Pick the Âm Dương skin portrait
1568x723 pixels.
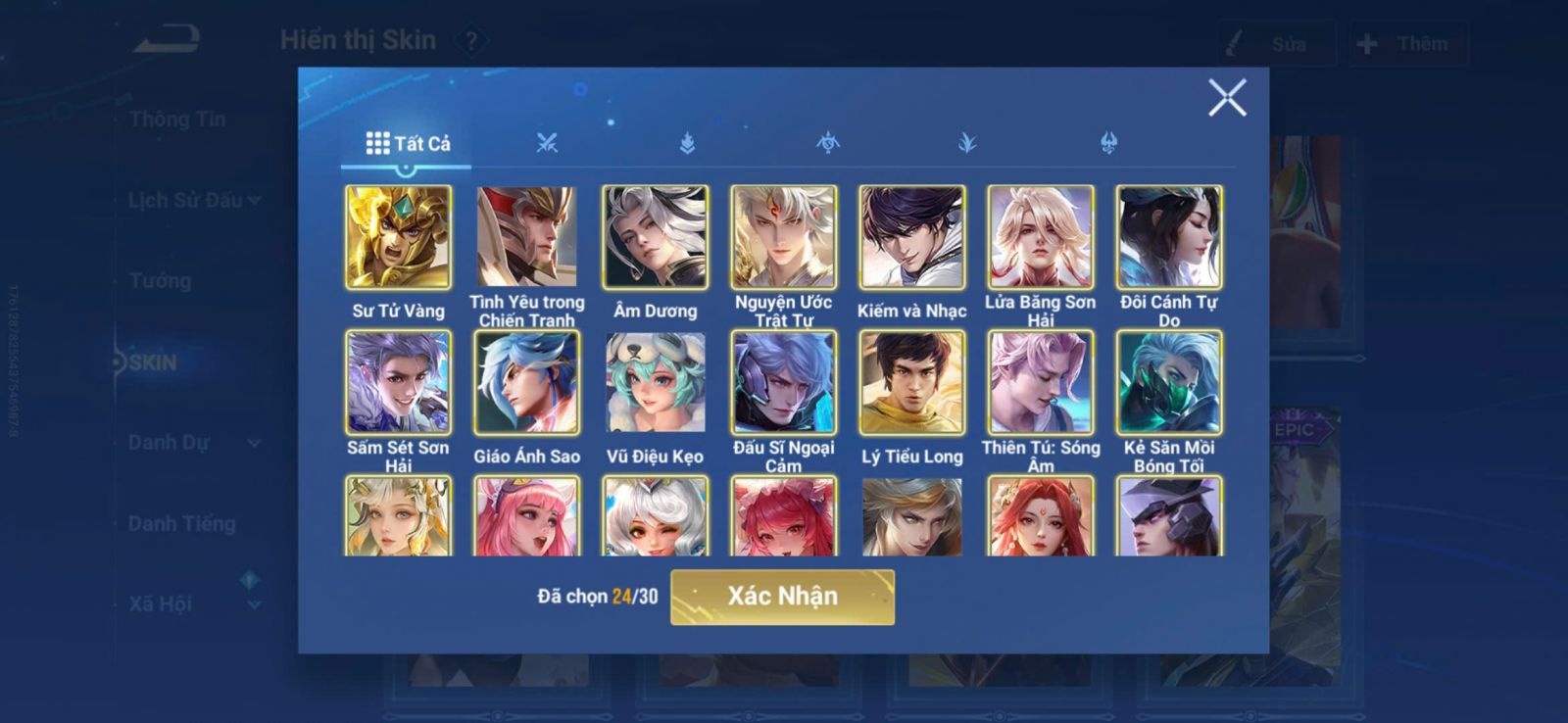[x=655, y=237]
